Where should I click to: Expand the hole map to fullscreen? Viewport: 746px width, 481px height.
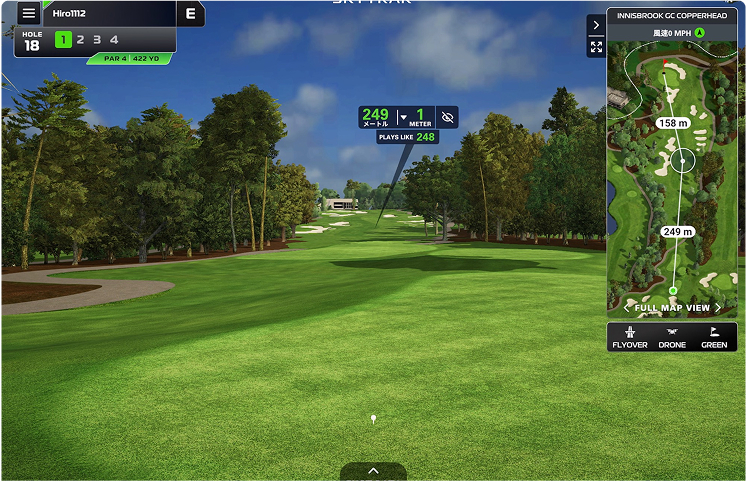[596, 47]
